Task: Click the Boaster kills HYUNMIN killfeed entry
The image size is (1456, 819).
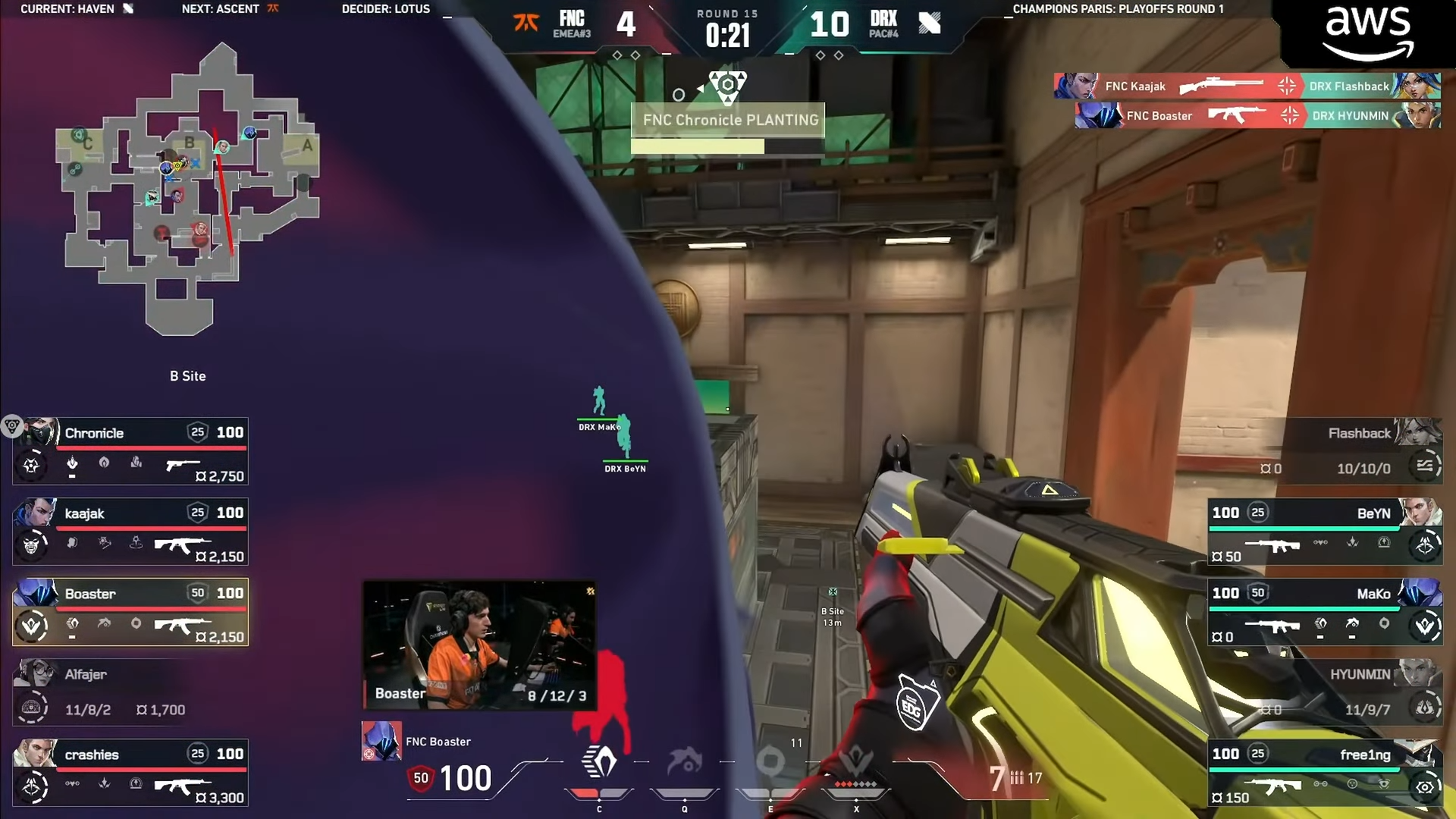Action: 1257,116
